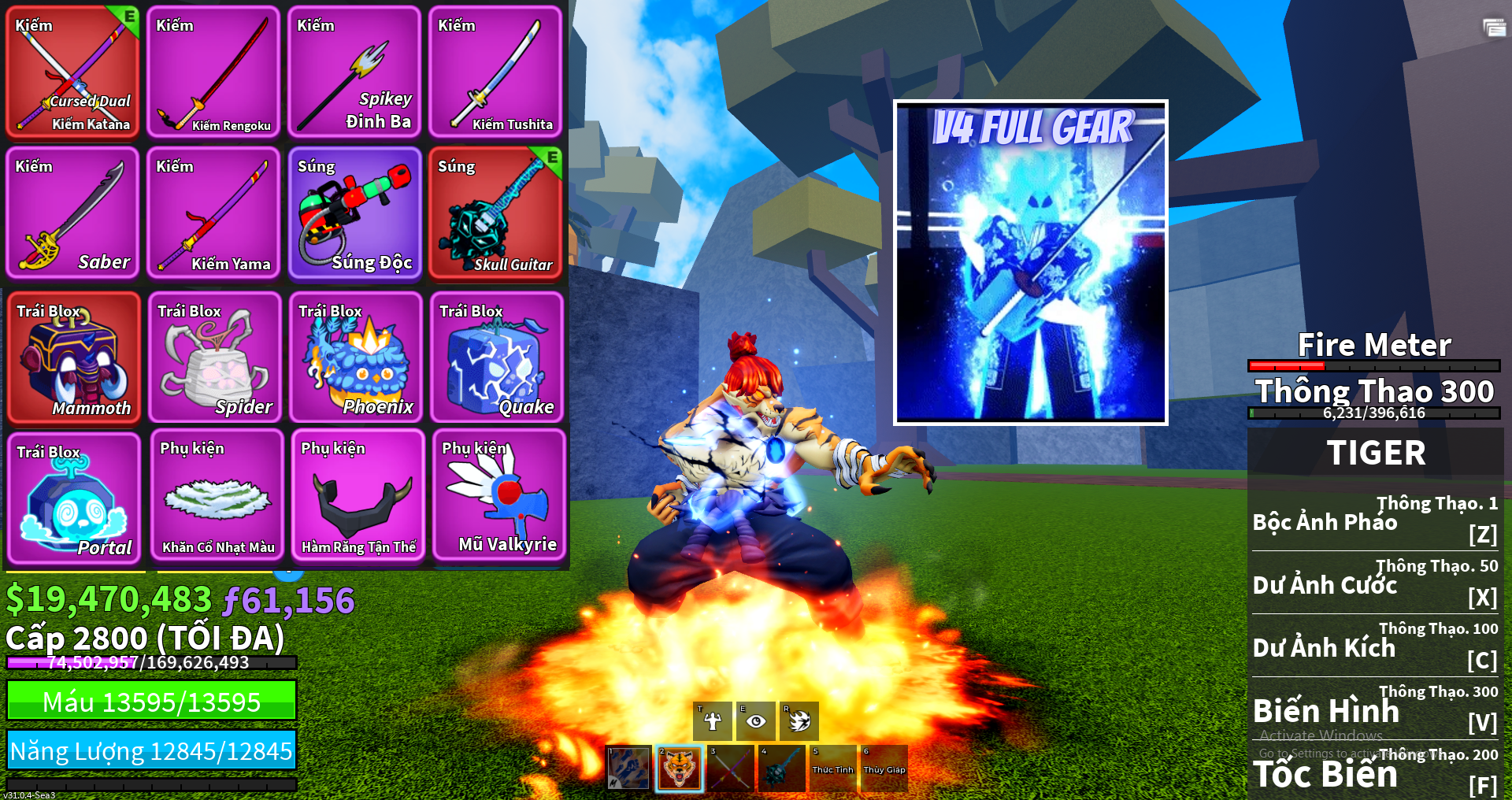Select the Yama sword slot
This screenshot has width=1512, height=800.
pyautogui.click(x=213, y=213)
